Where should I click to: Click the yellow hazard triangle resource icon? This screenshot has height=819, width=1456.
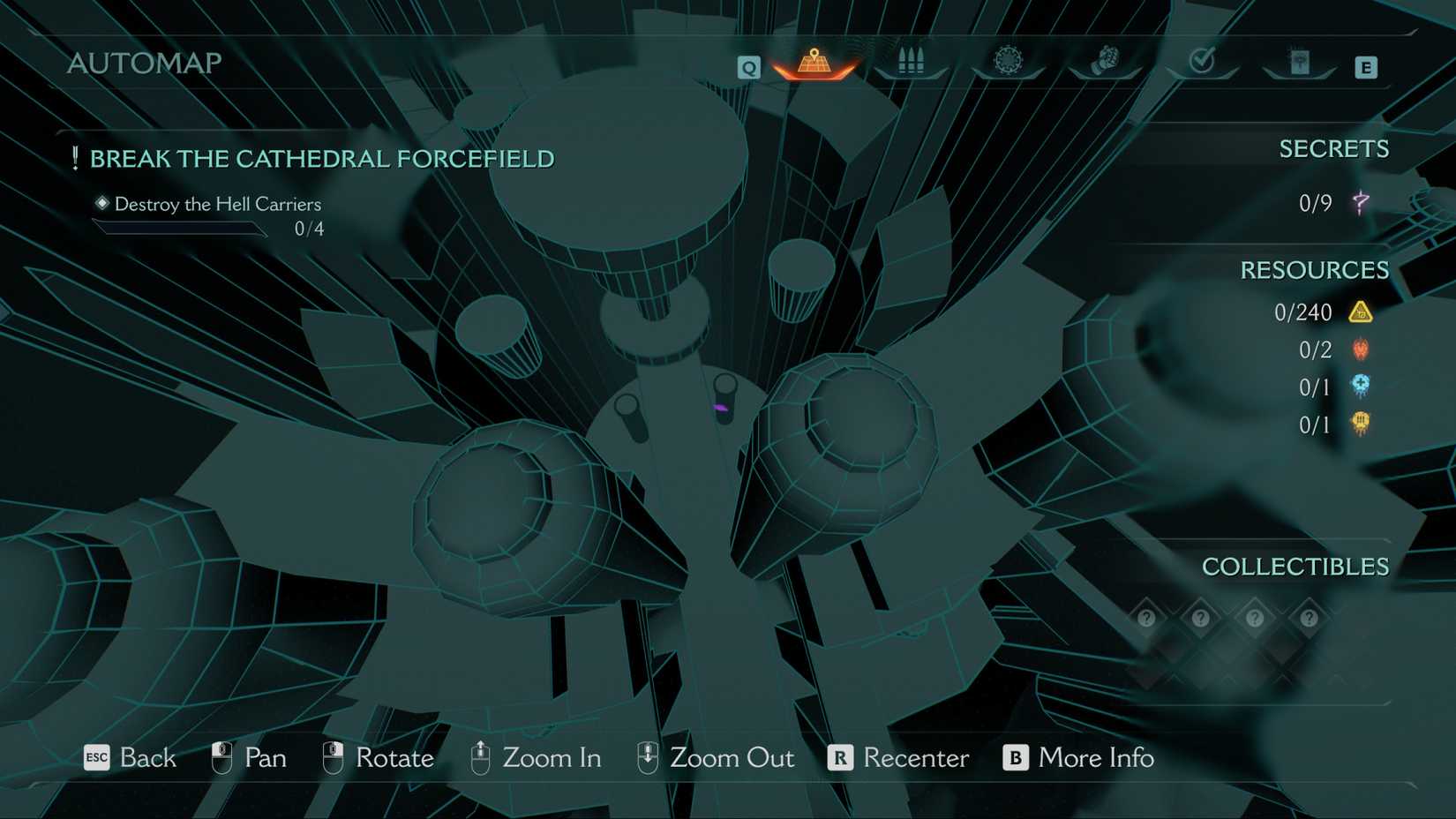pyautogui.click(x=1360, y=312)
